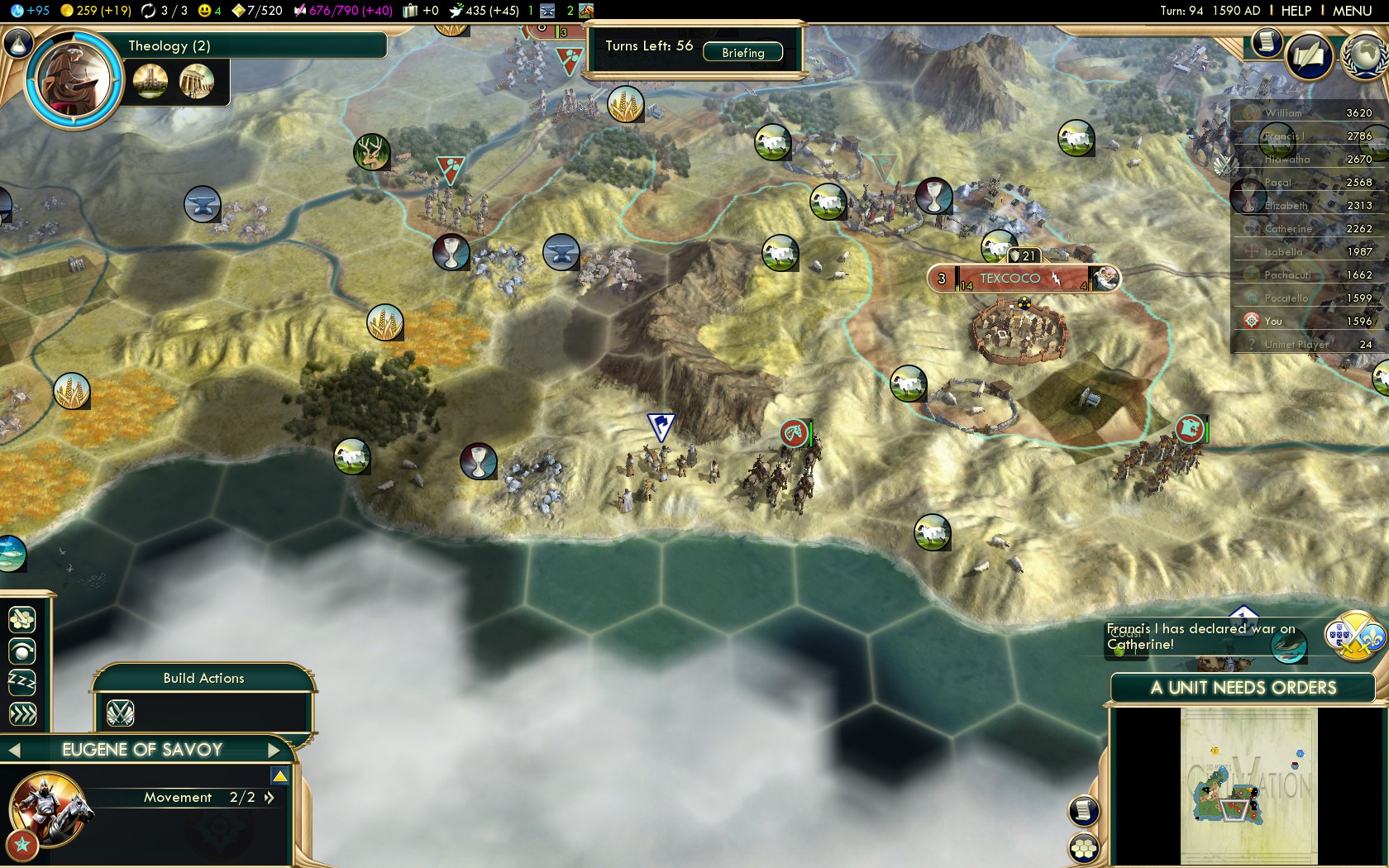Open the scroll and quill icon

[1309, 56]
